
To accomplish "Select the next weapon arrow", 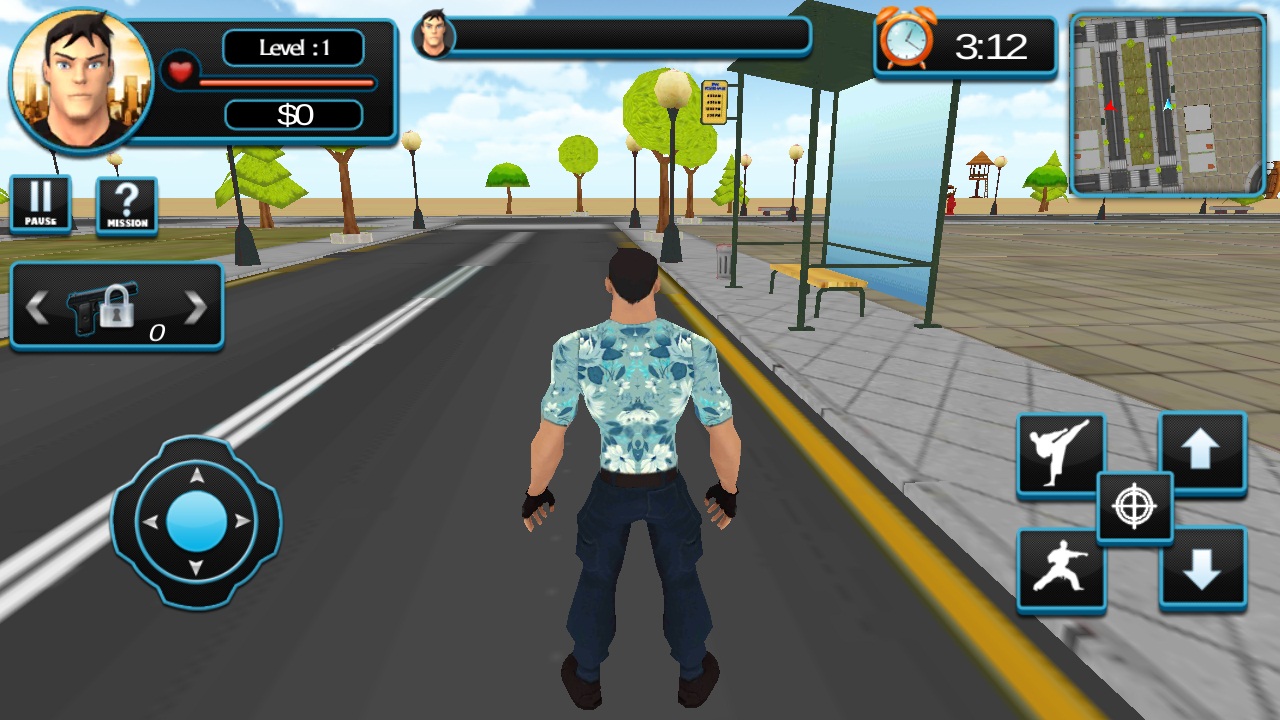I will (196, 308).
